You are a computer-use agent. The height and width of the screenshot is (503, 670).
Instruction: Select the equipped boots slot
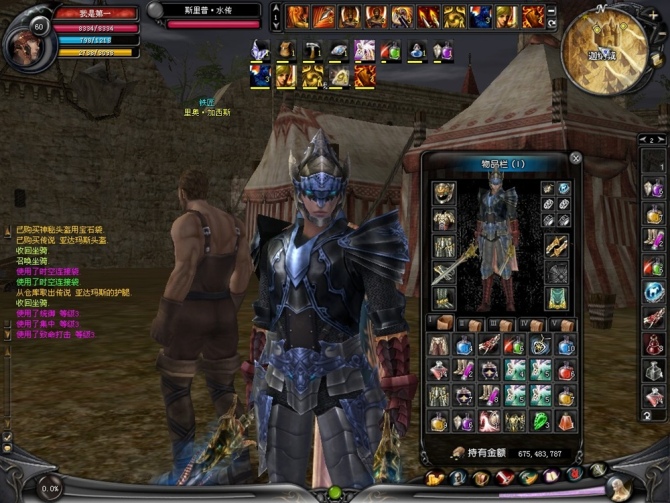pyautogui.click(x=444, y=299)
